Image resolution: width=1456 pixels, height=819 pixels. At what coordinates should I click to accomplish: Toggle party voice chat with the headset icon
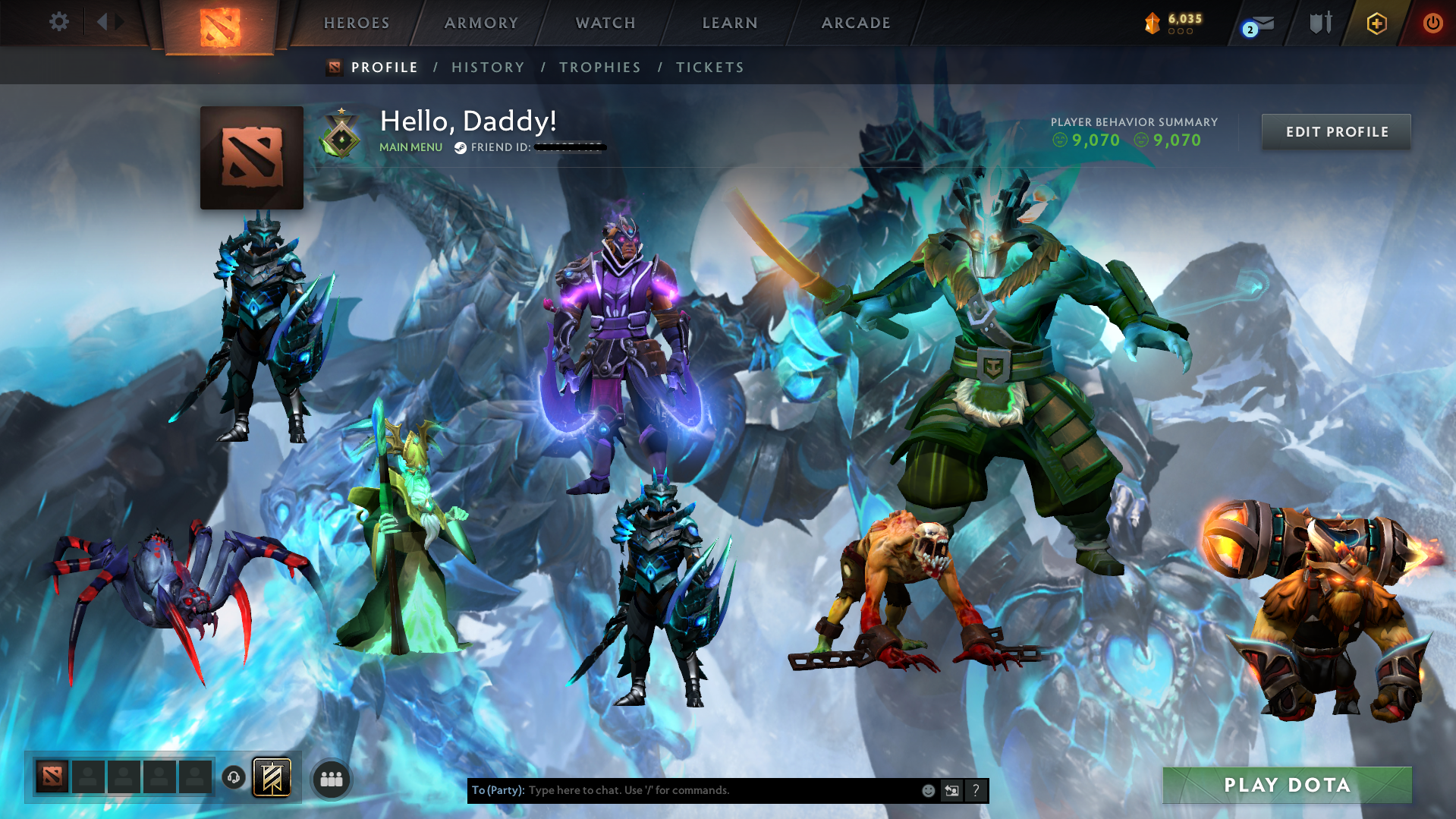pyautogui.click(x=233, y=778)
